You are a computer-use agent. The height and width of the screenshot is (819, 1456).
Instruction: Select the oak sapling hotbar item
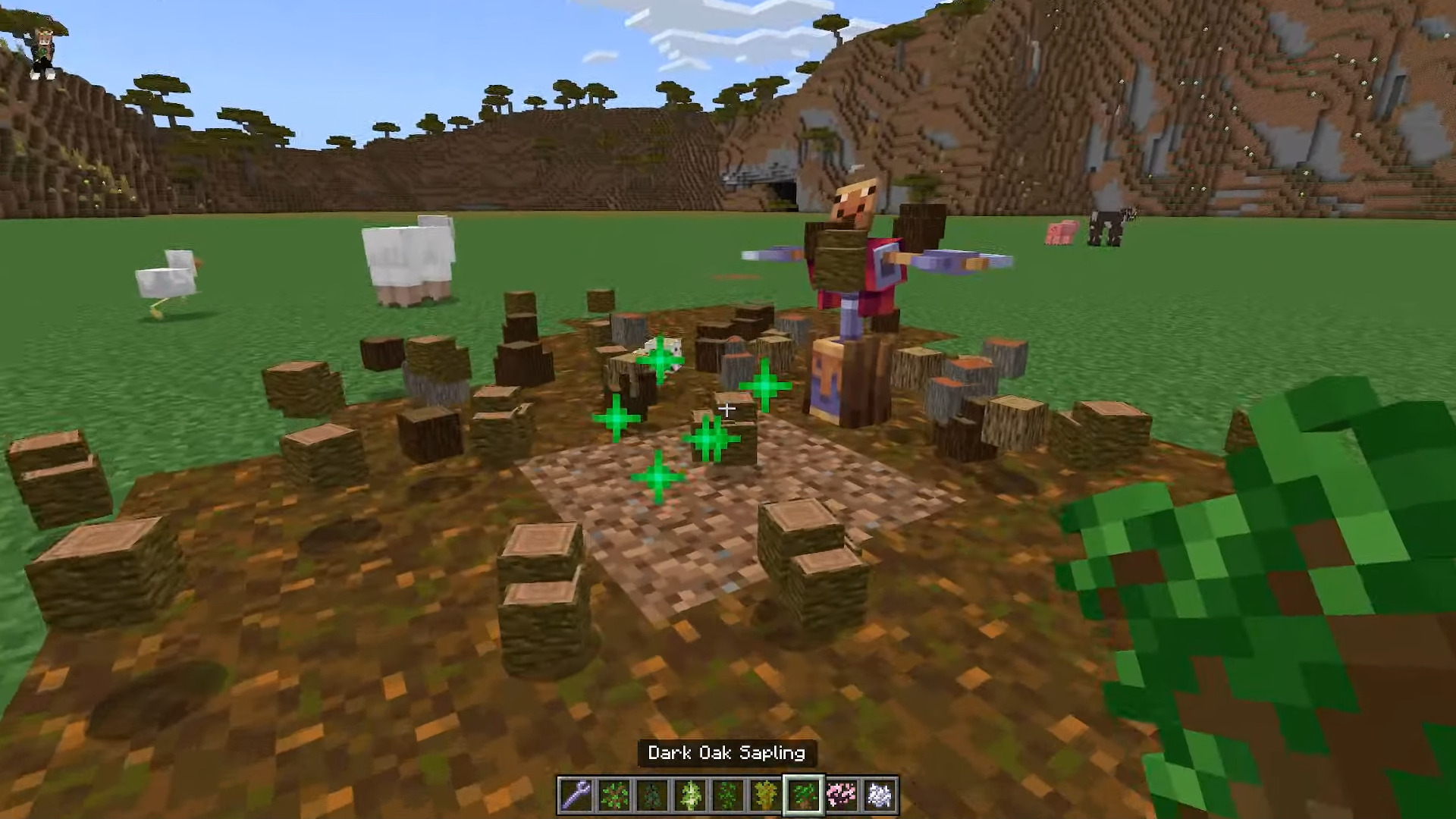[x=613, y=793]
